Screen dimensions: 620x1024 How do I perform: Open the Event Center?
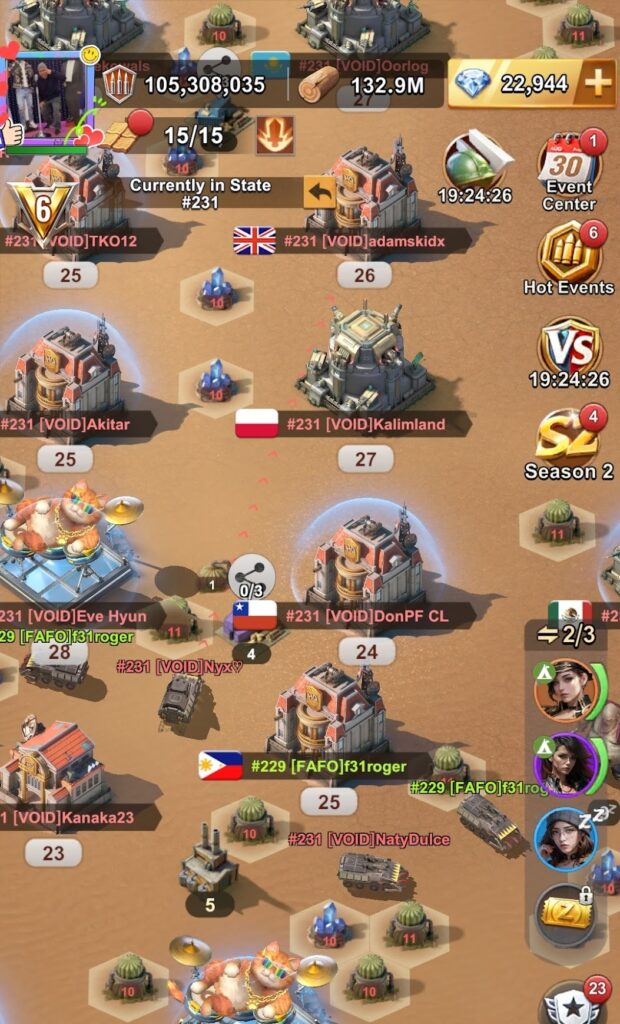point(569,171)
